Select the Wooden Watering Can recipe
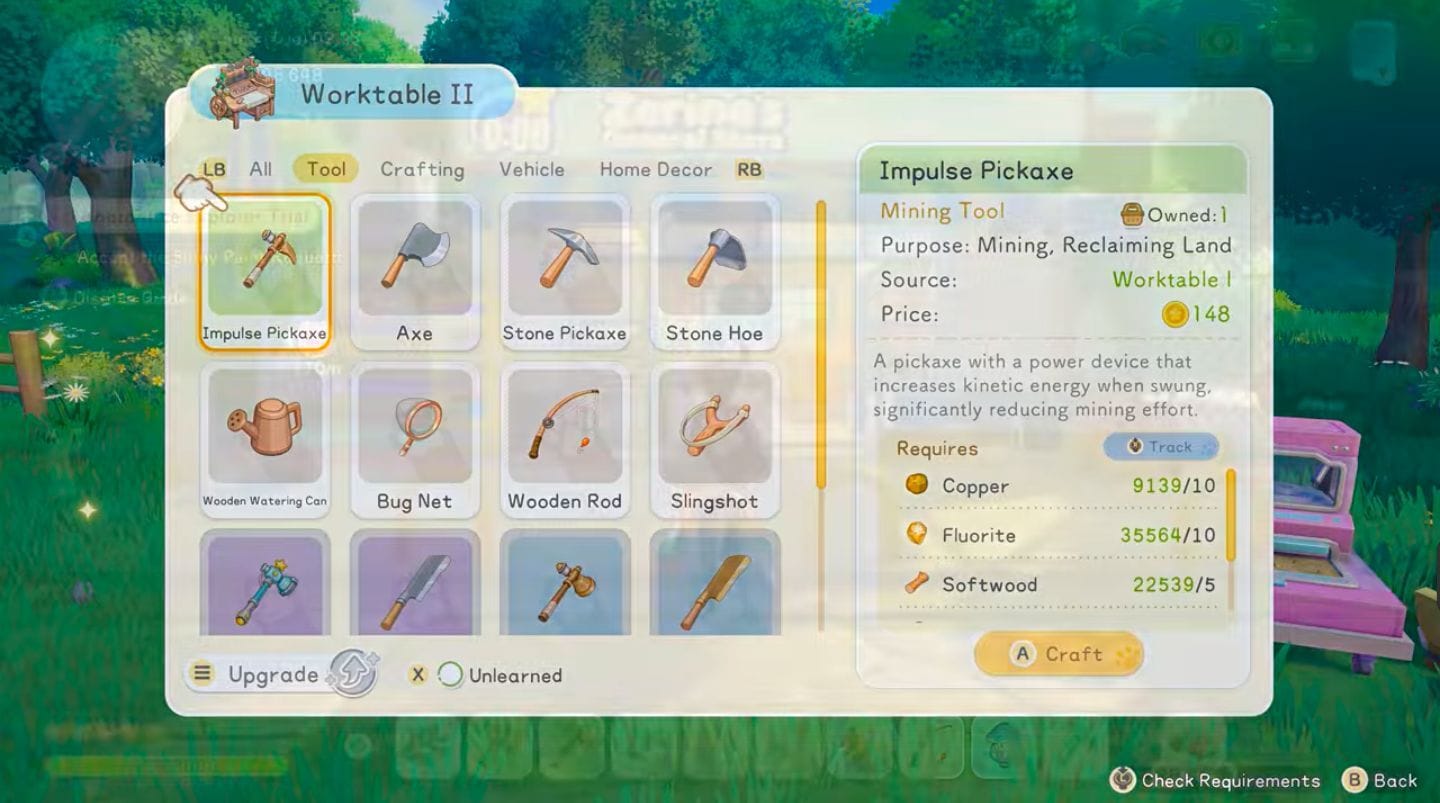Image resolution: width=1440 pixels, height=803 pixels. (x=264, y=430)
